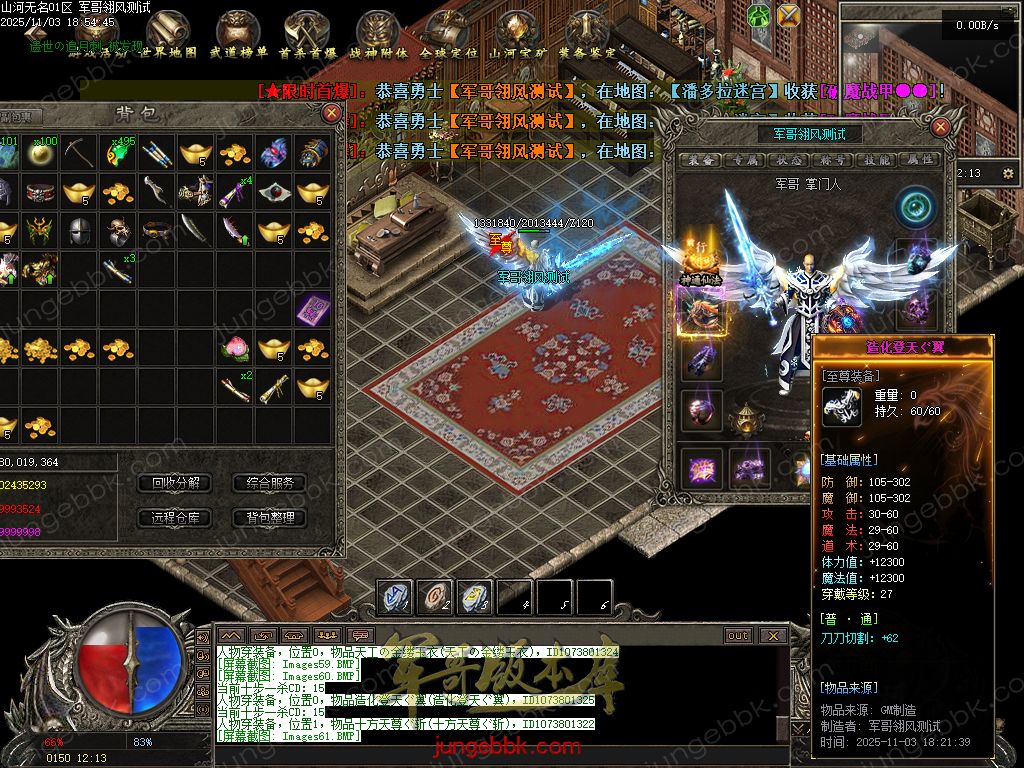Screen dimensions: 1024x768
Task: Close the character equipment panel
Action: click(940, 128)
